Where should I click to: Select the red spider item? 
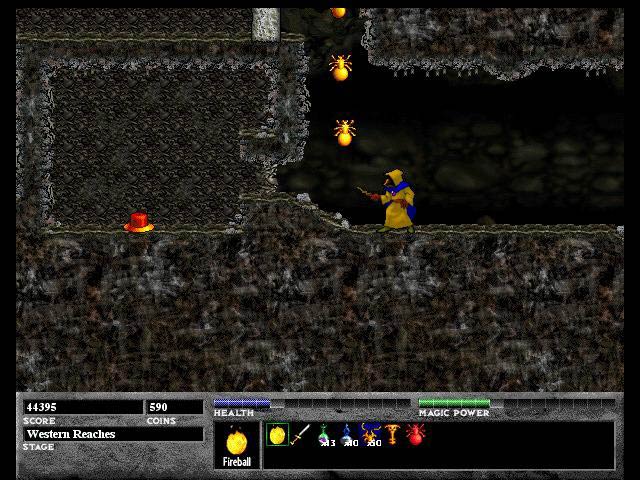coord(416,435)
